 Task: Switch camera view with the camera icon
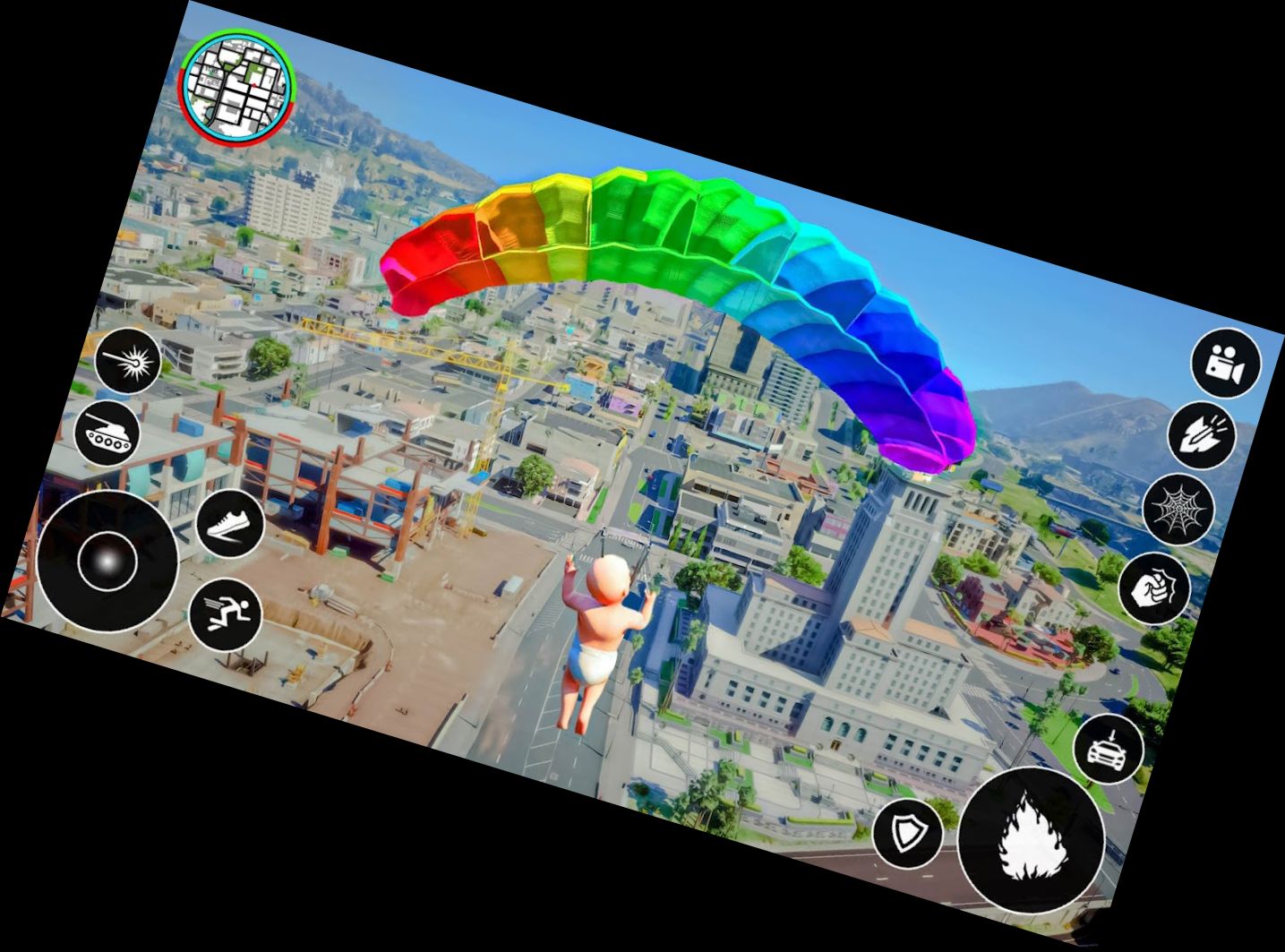[1225, 363]
